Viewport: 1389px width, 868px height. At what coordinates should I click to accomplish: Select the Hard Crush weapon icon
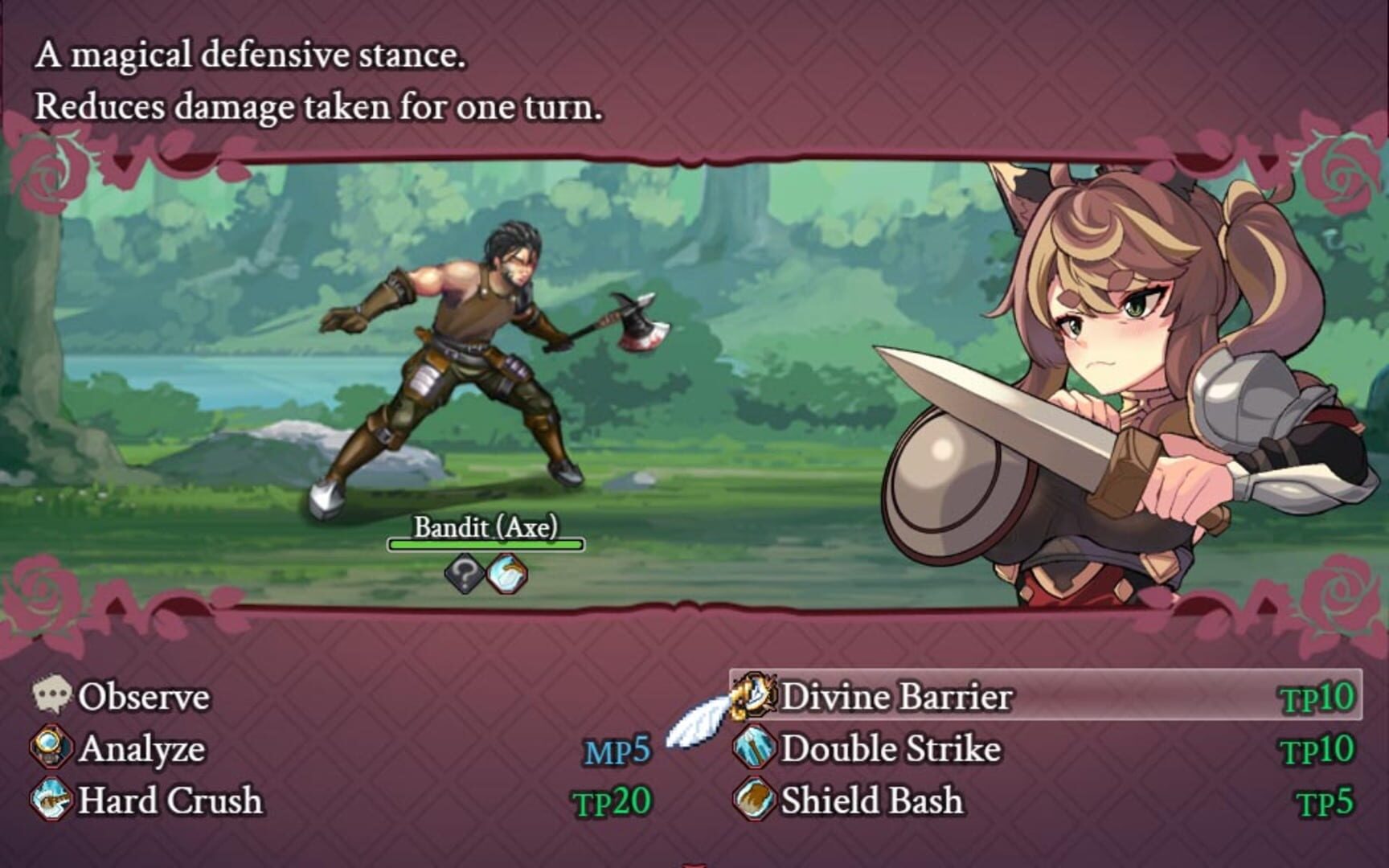(53, 800)
